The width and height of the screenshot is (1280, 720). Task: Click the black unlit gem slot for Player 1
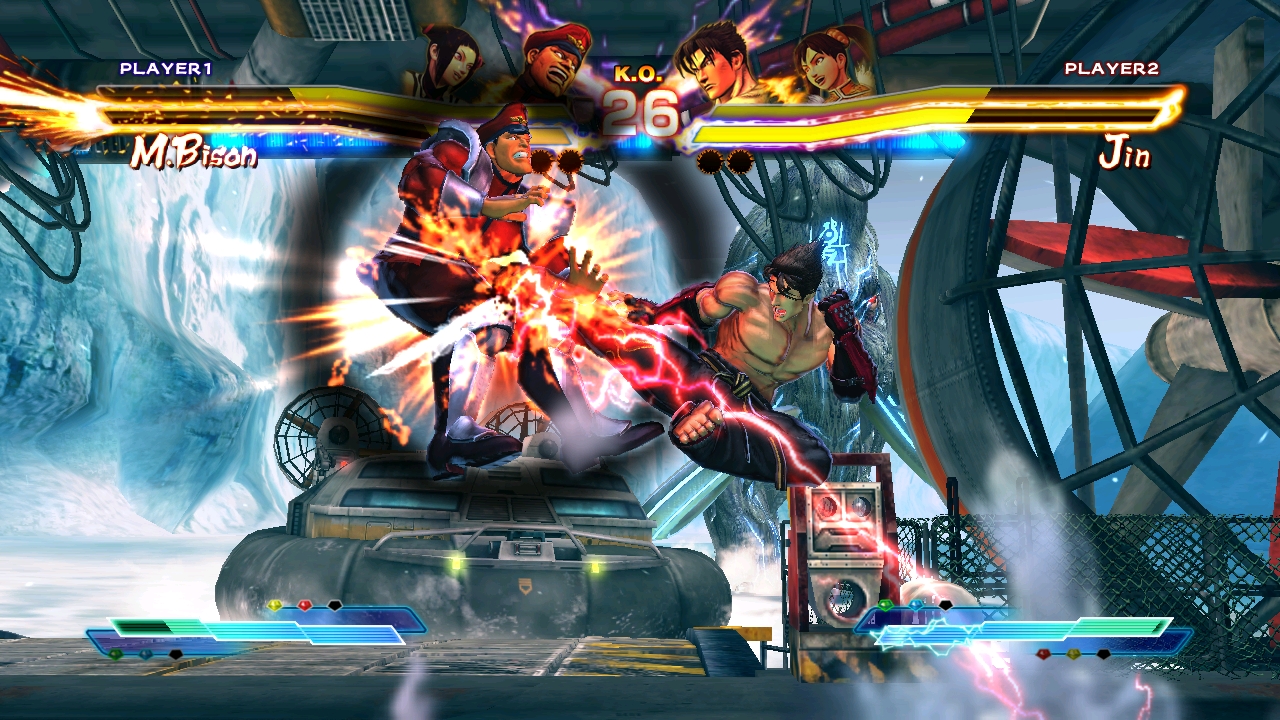pyautogui.click(x=334, y=606)
